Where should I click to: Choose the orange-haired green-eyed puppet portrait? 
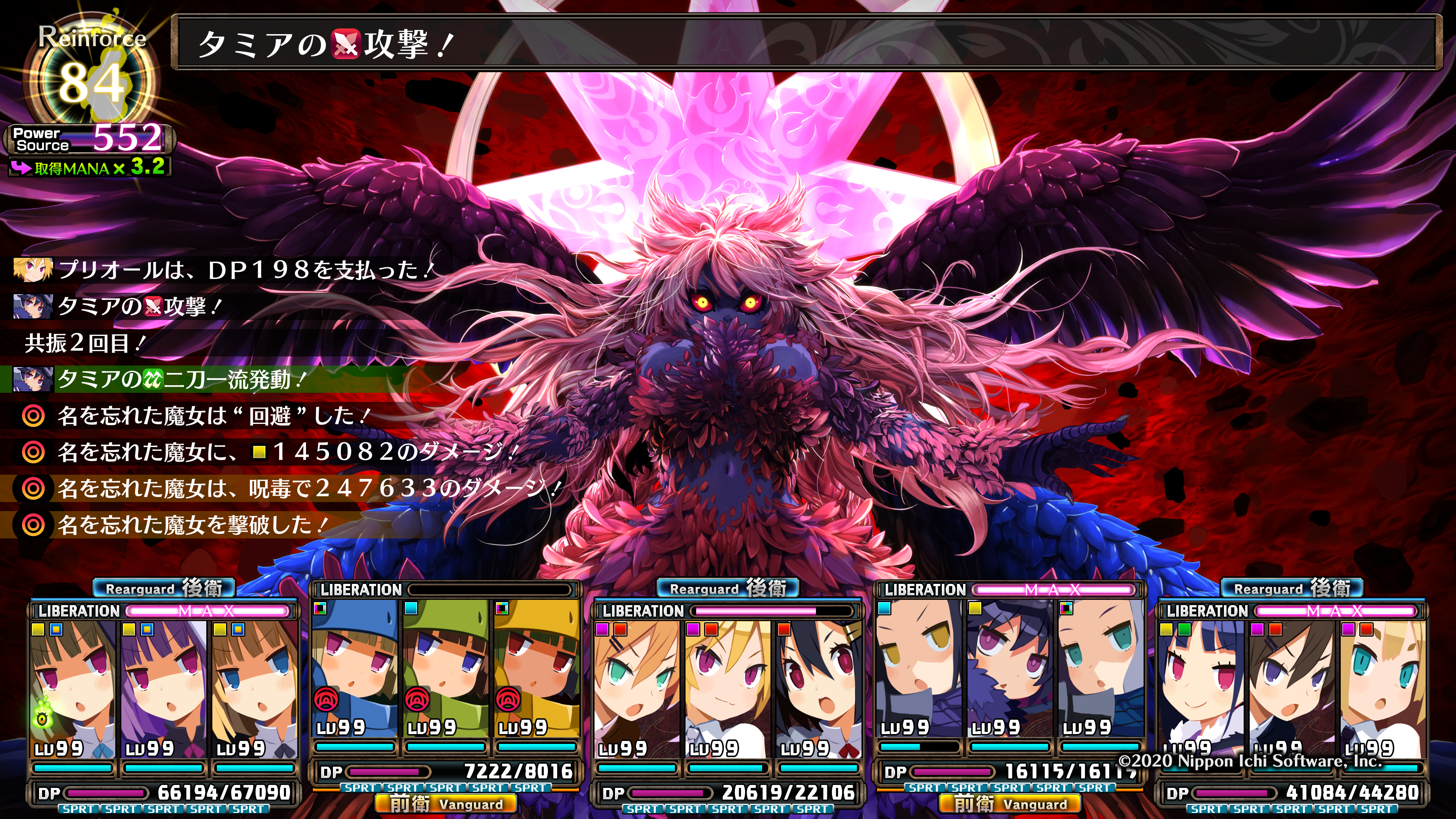637,690
